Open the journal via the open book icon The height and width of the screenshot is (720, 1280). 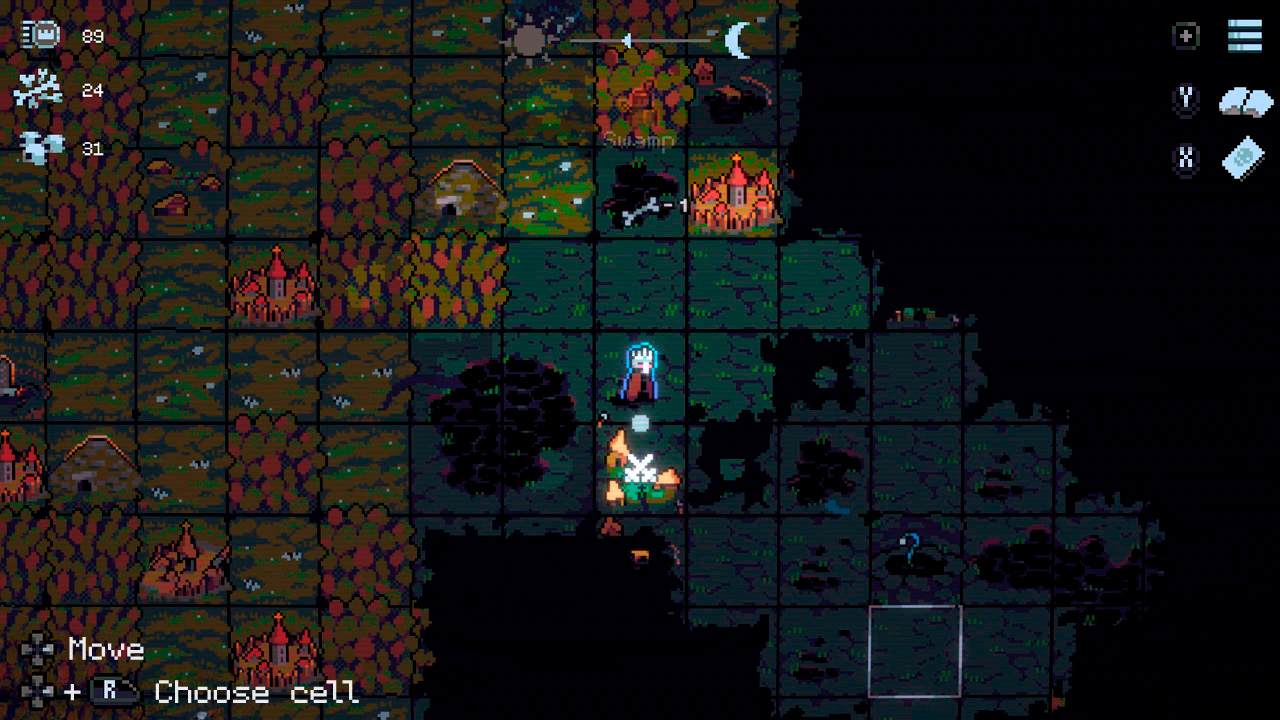(x=1245, y=101)
